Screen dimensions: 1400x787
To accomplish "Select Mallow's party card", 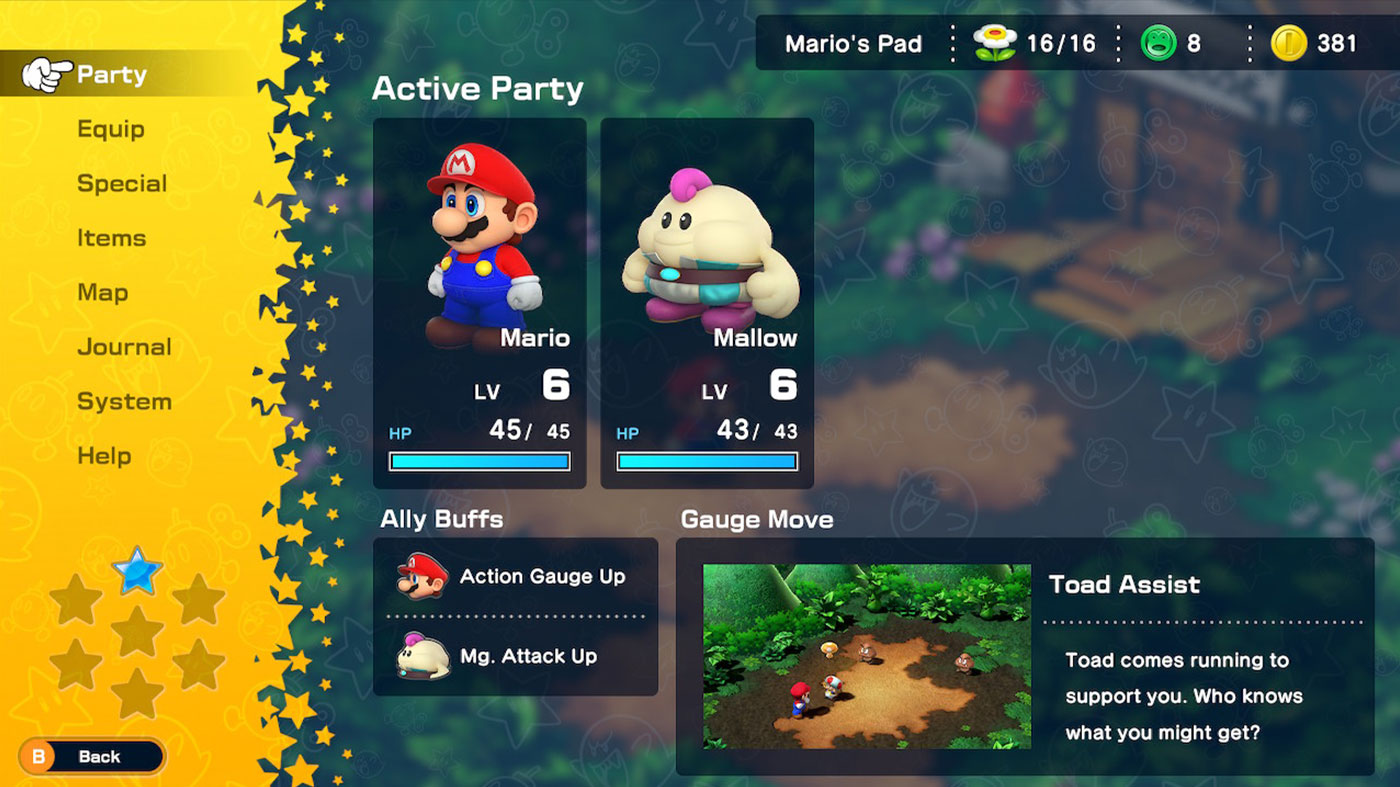I will [x=707, y=303].
